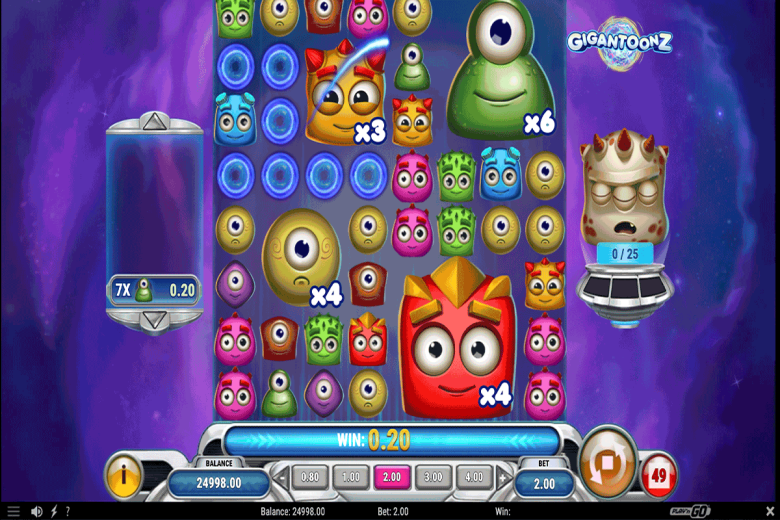780x520 pixels.
Task: Select the 7X green alien win entry
Action: click(154, 291)
